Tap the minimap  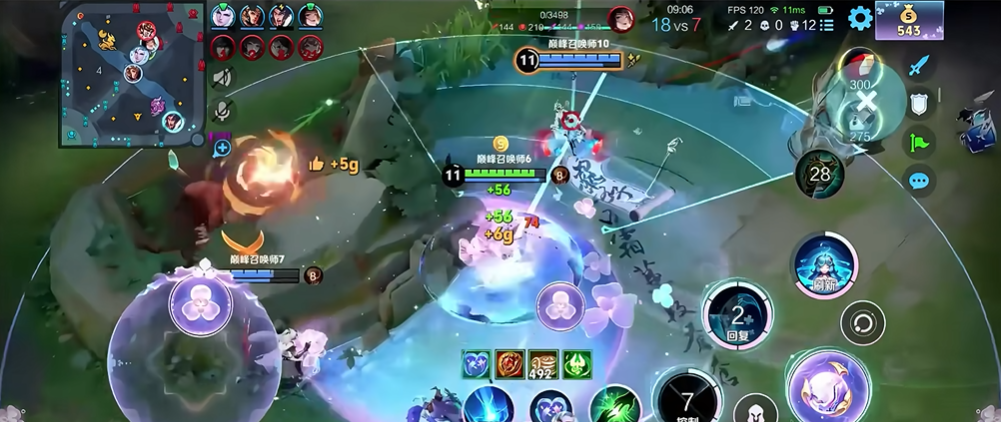click(132, 73)
